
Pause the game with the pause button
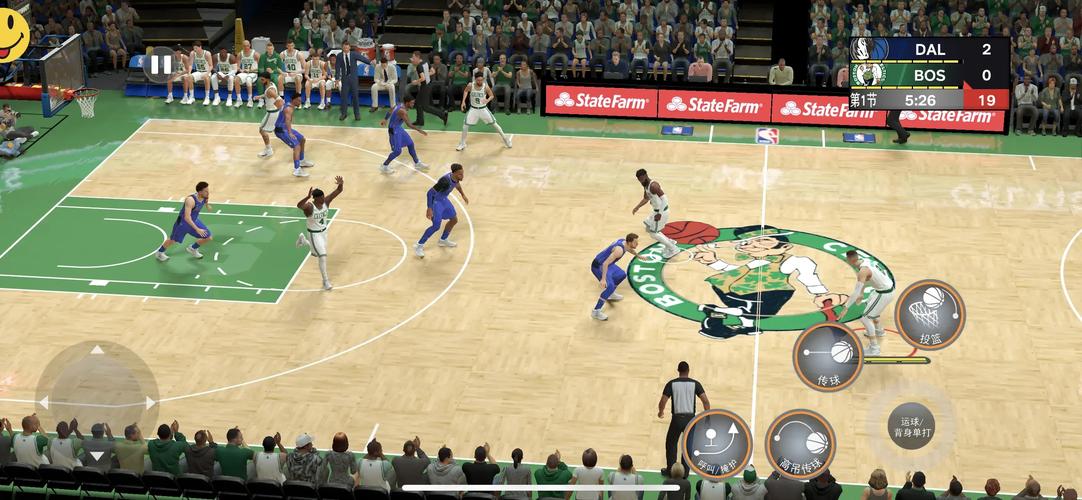160,66
